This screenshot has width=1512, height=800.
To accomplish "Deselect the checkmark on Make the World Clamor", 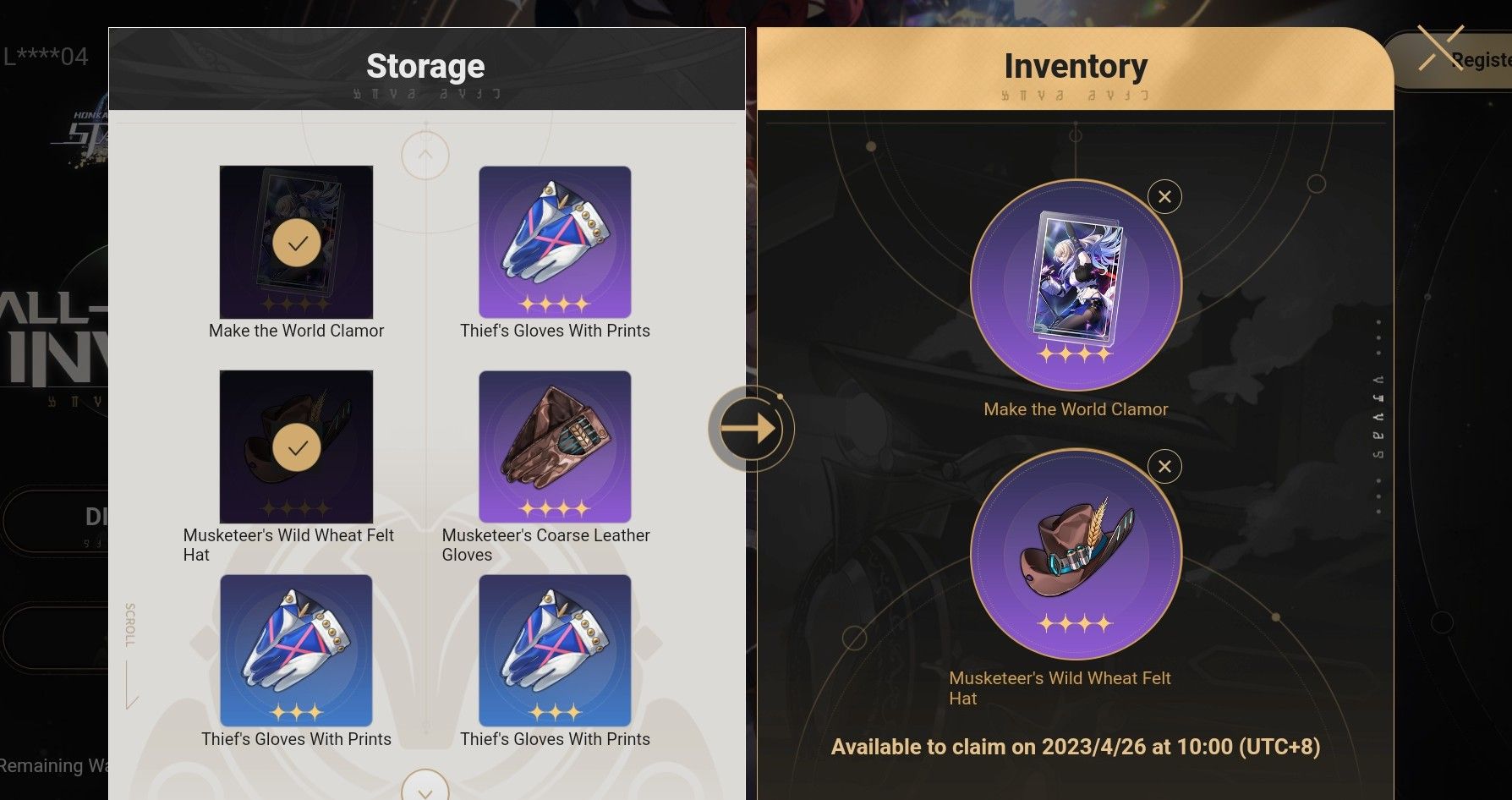I will [296, 243].
